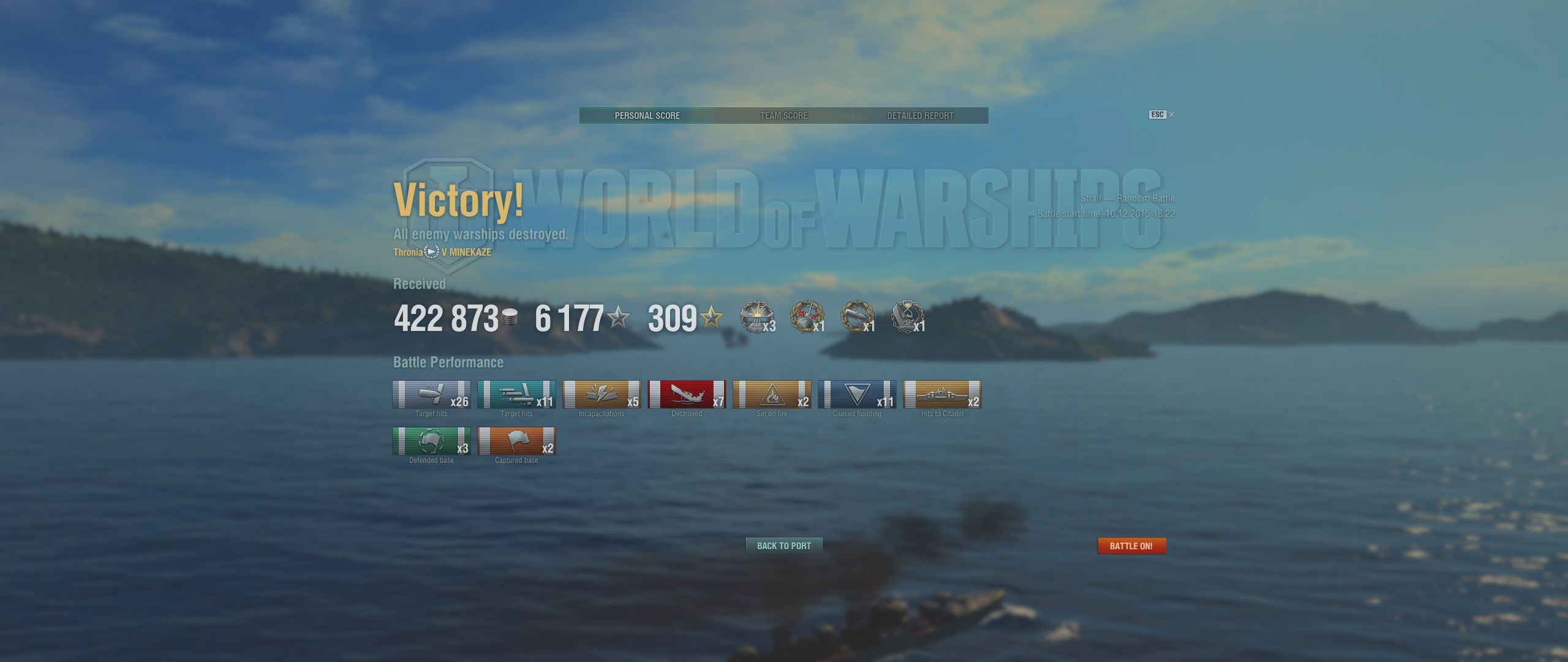Start another battle with Battle On!
The width and height of the screenshot is (1568, 662).
[x=1131, y=546]
